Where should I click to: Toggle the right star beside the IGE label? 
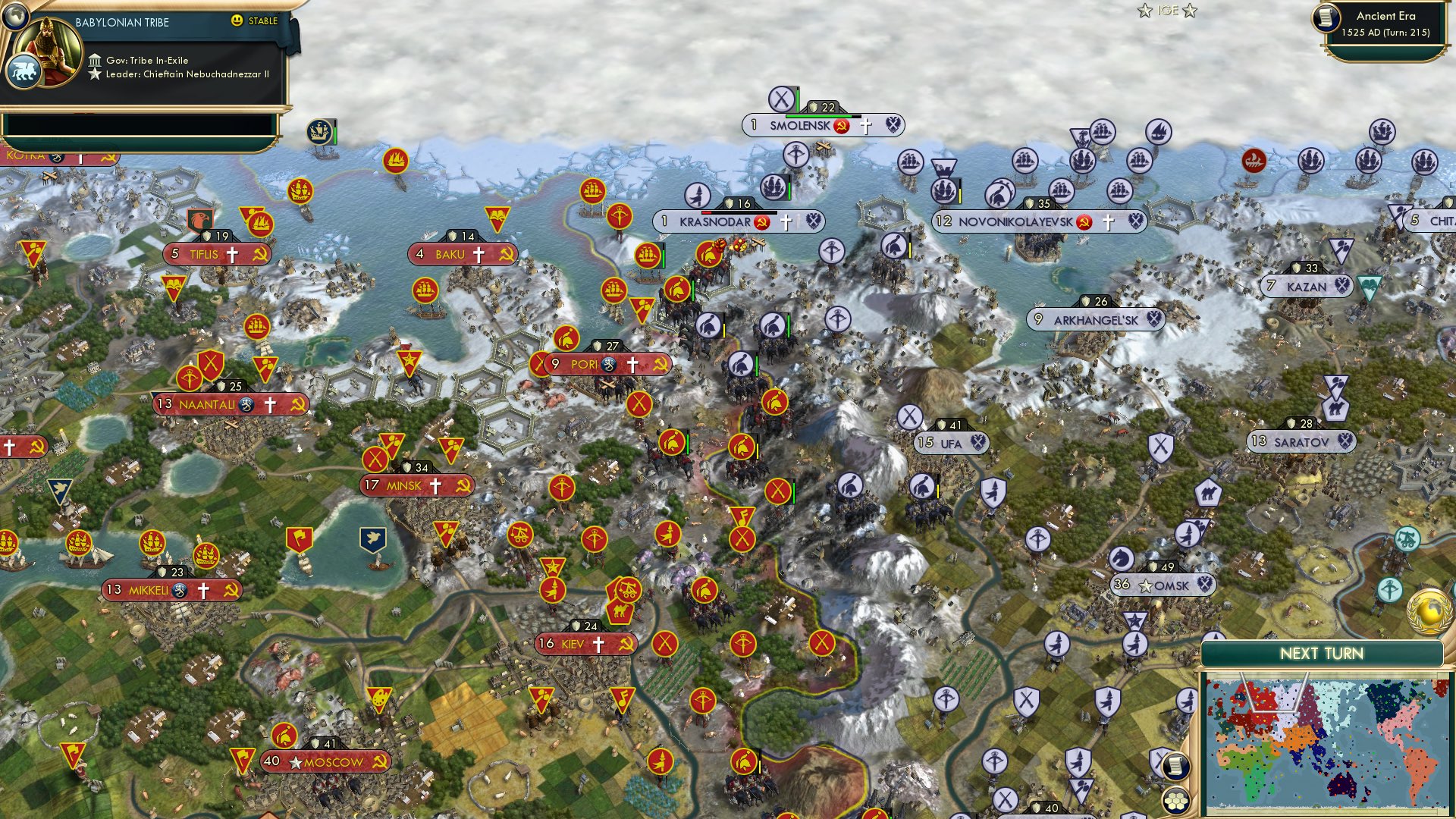[x=1191, y=11]
